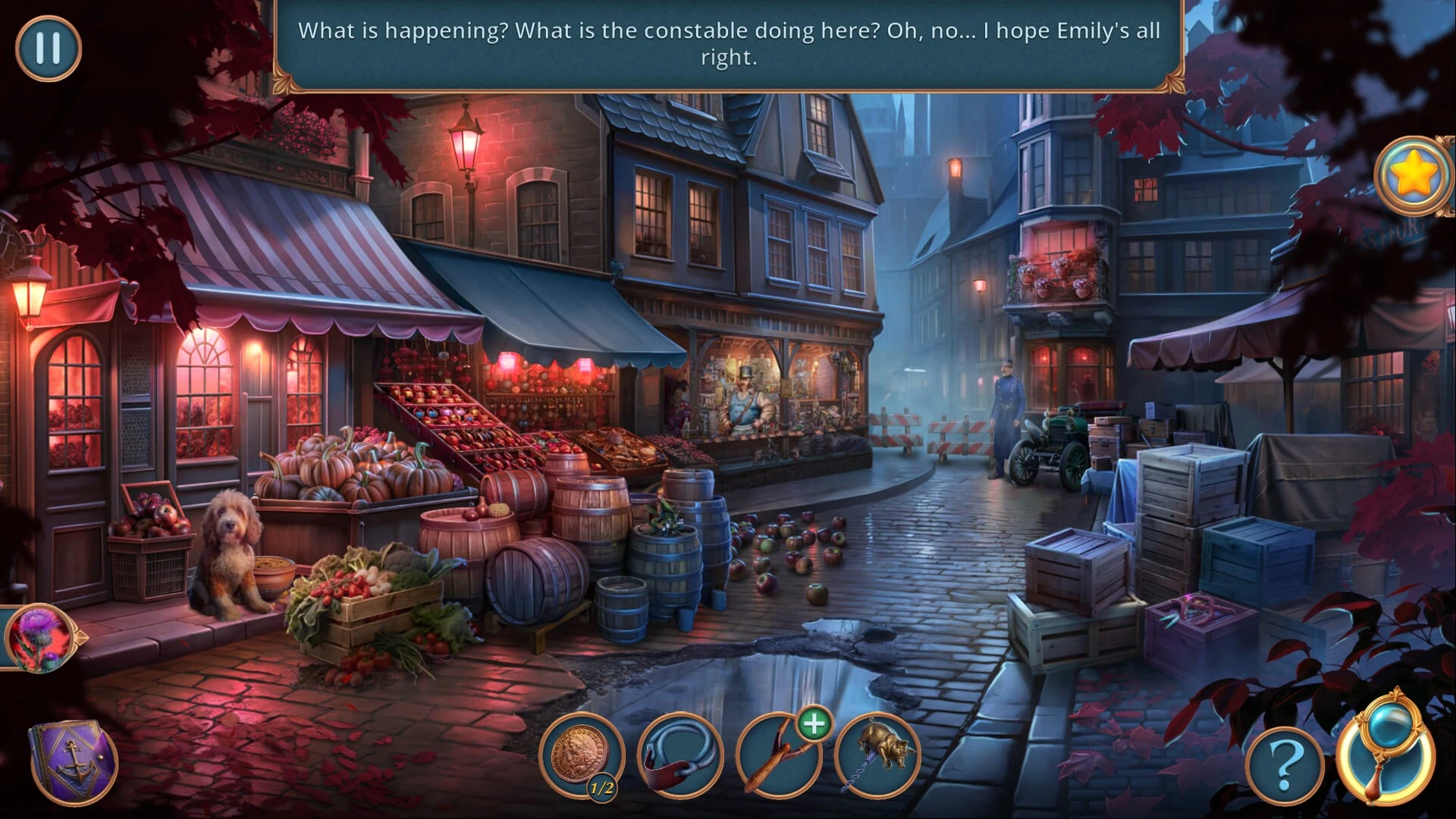1456x819 pixels.
Task: Dismiss the constable dialogue box
Action: 728,44
